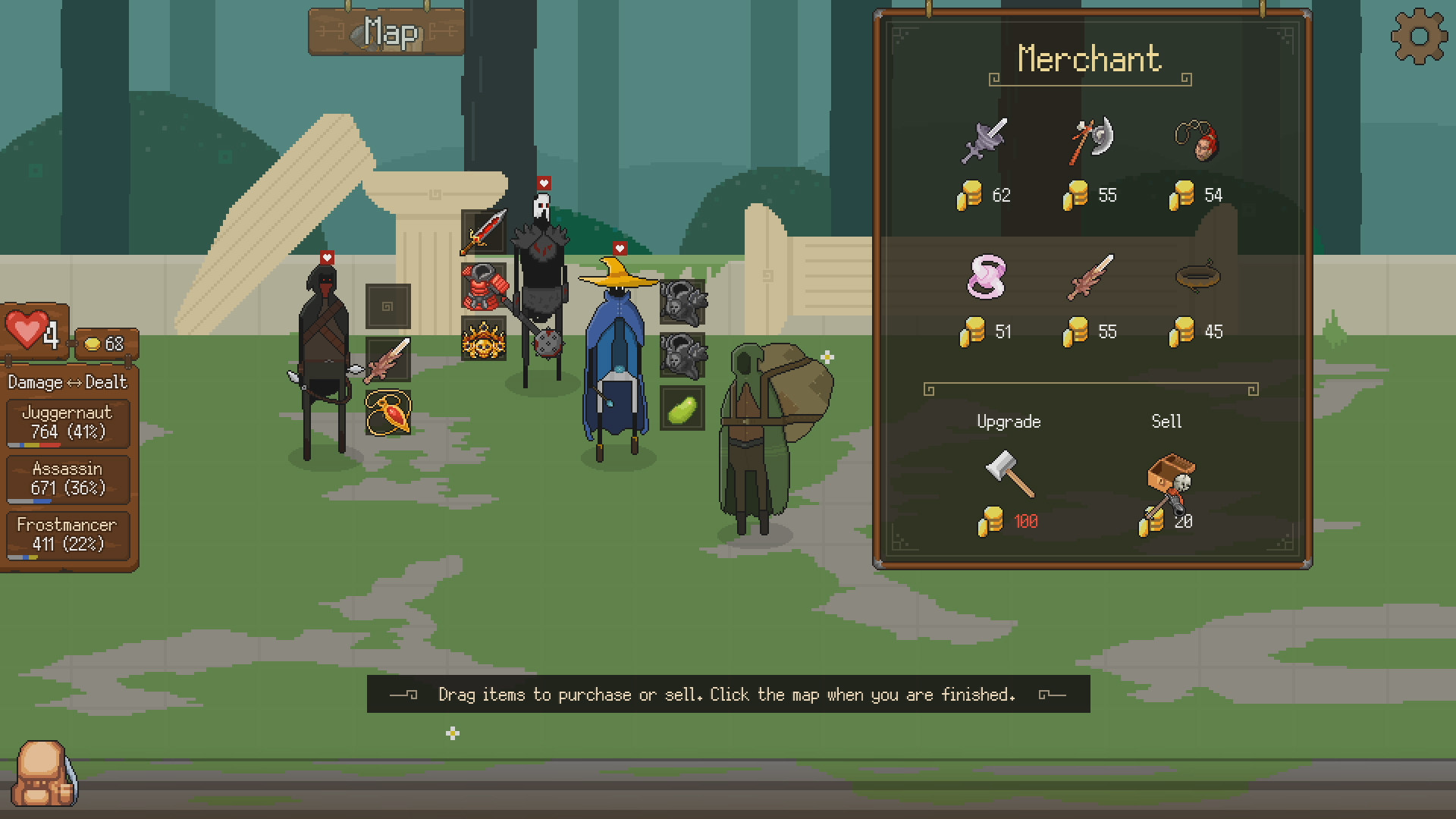Open the gear settings menu
Viewport: 1456px width, 819px height.
(1419, 36)
